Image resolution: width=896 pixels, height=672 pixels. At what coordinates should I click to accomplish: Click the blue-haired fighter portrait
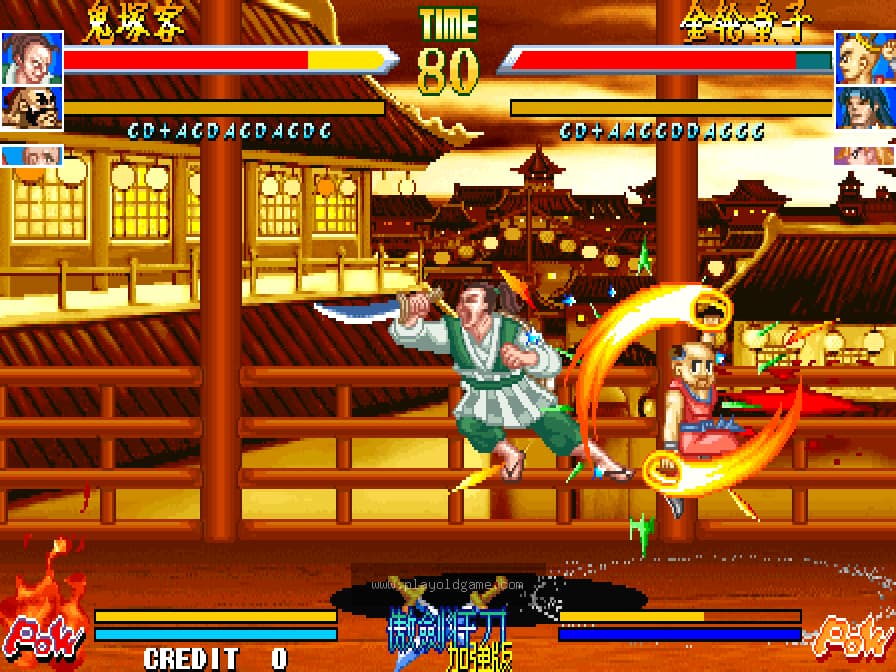tap(864, 108)
